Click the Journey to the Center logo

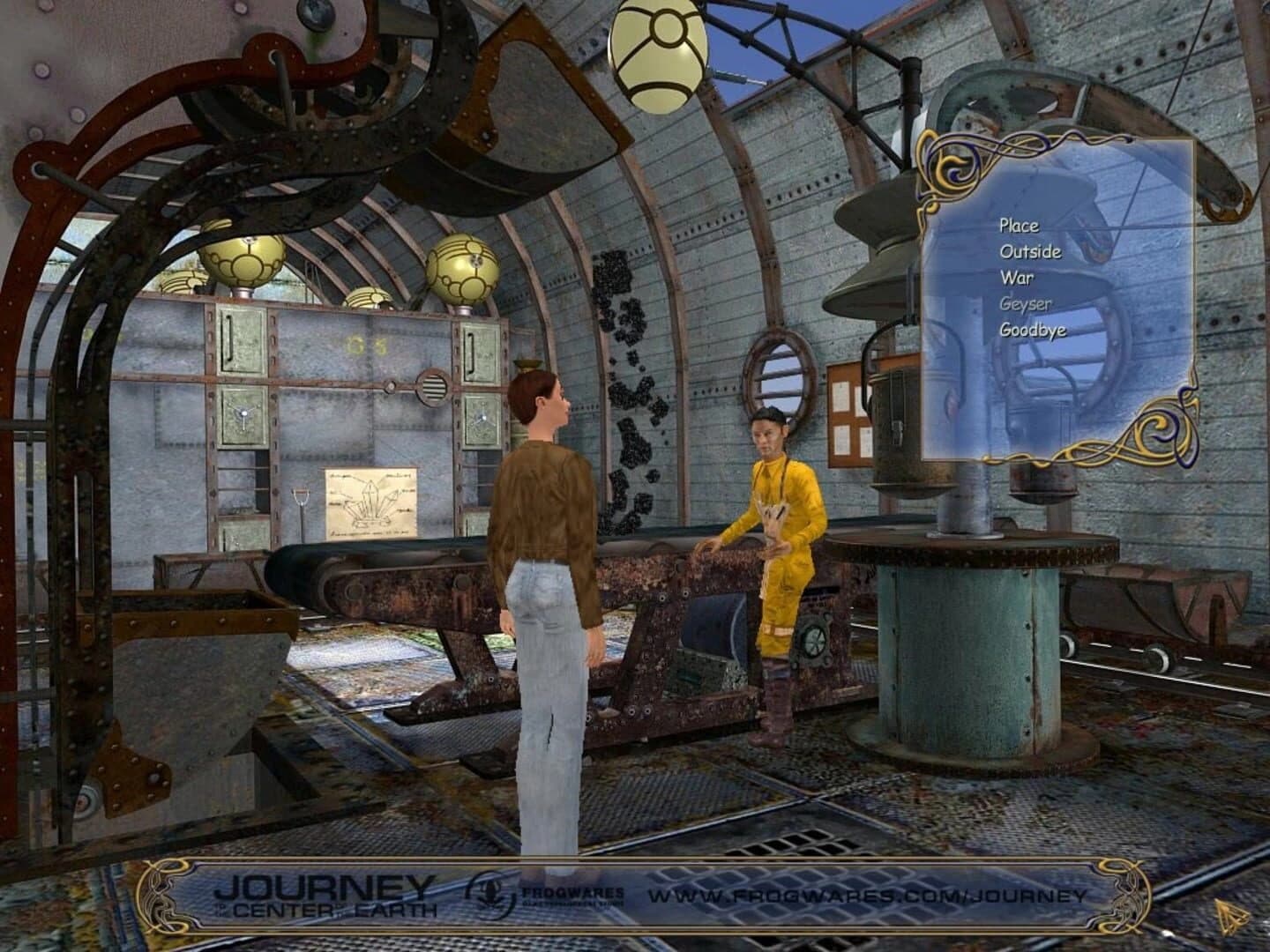pos(329,893)
